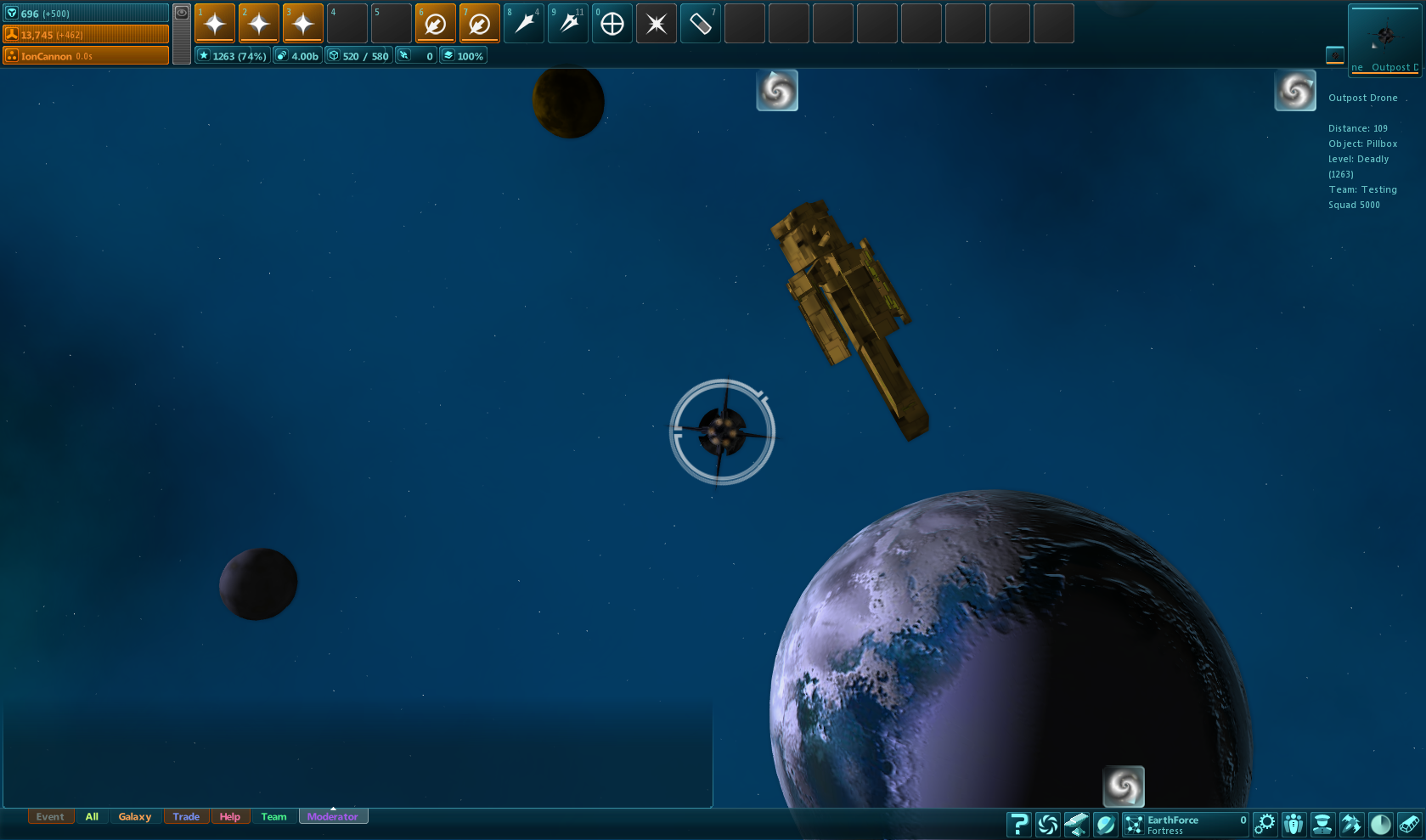Open the question mark help button
1426x840 pixels.
1018,824
